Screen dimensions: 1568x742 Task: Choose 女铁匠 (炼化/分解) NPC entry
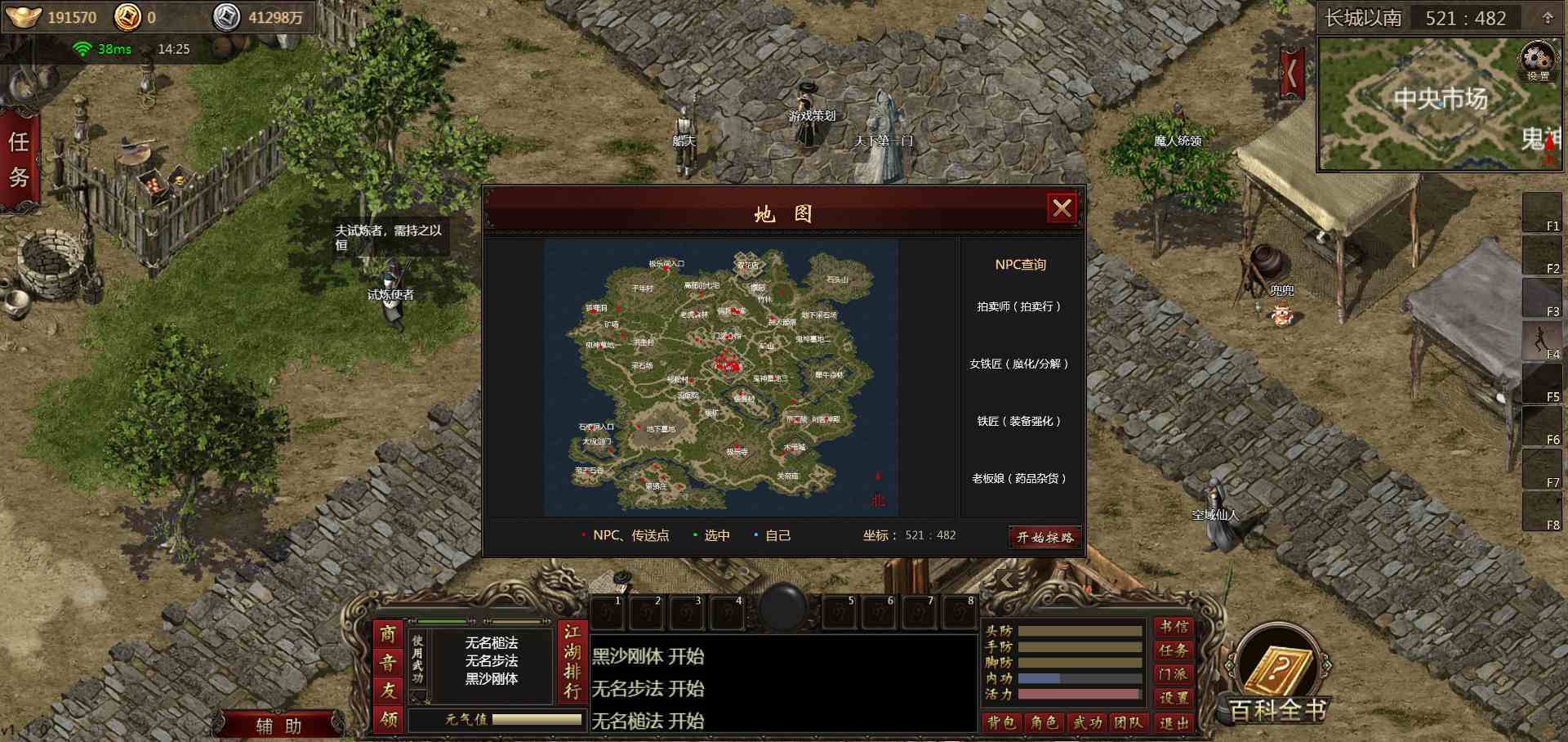1019,364
